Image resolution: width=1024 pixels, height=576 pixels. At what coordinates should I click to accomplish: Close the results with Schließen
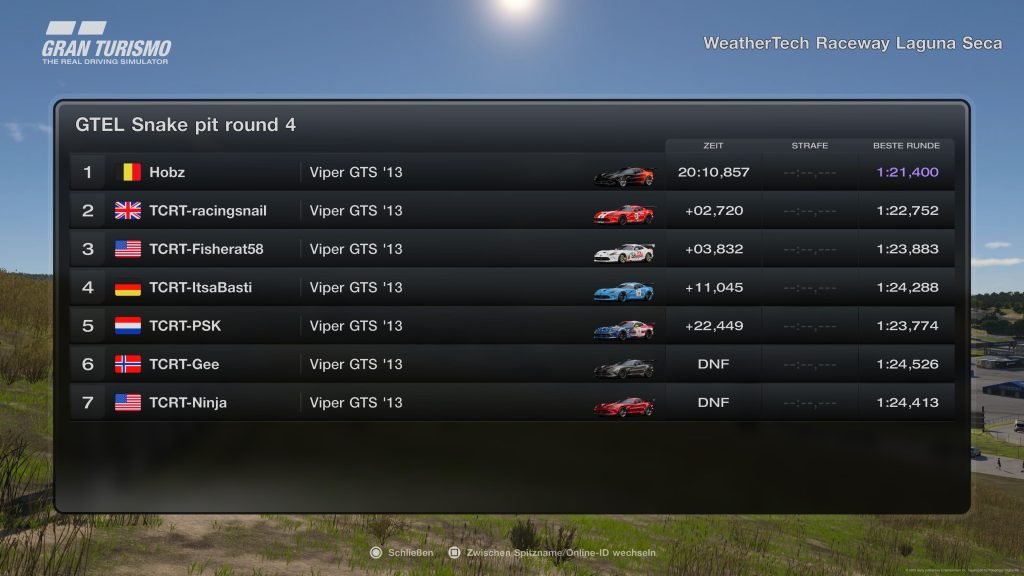[x=402, y=553]
